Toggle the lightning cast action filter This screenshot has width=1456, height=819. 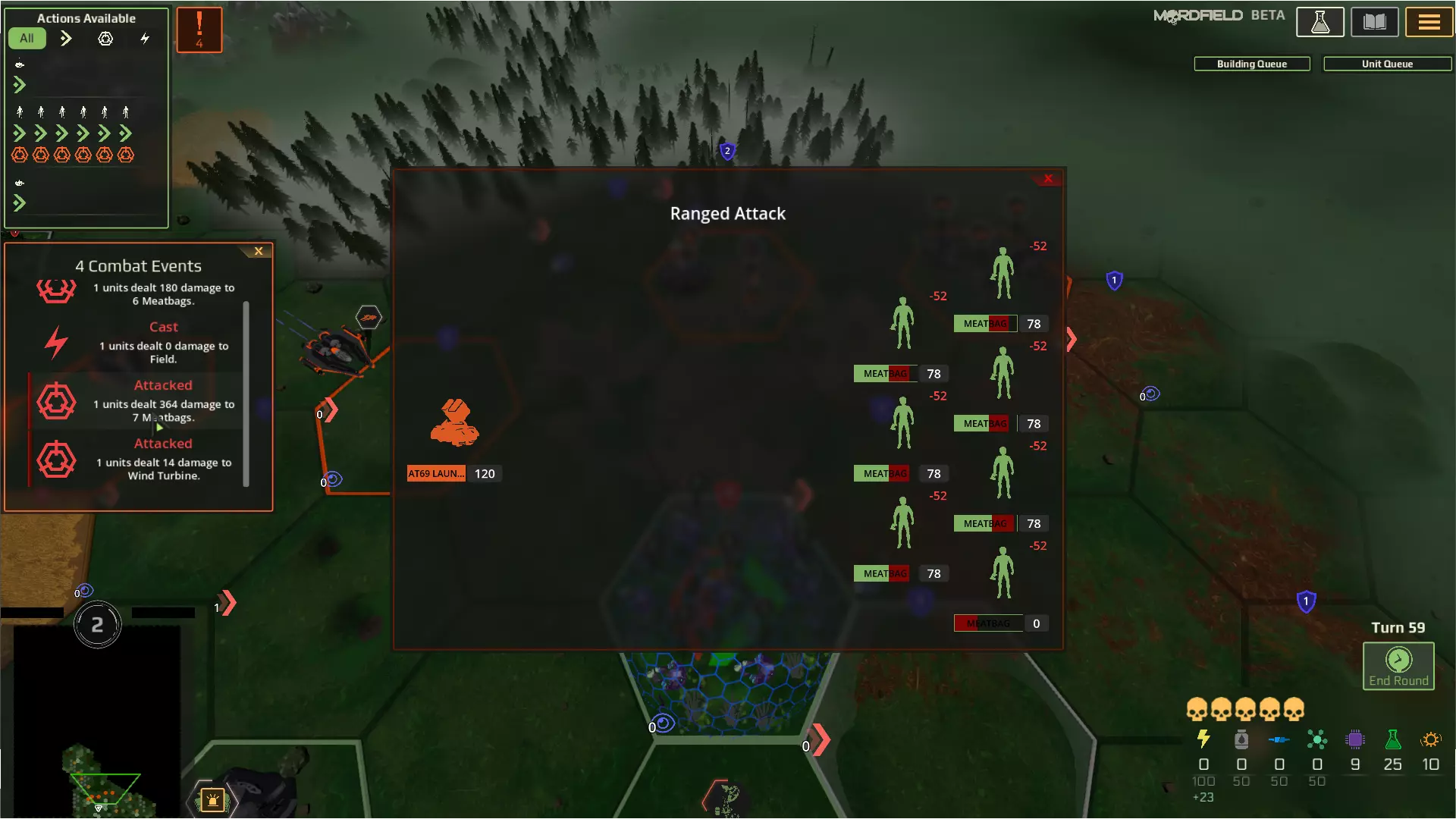(145, 38)
